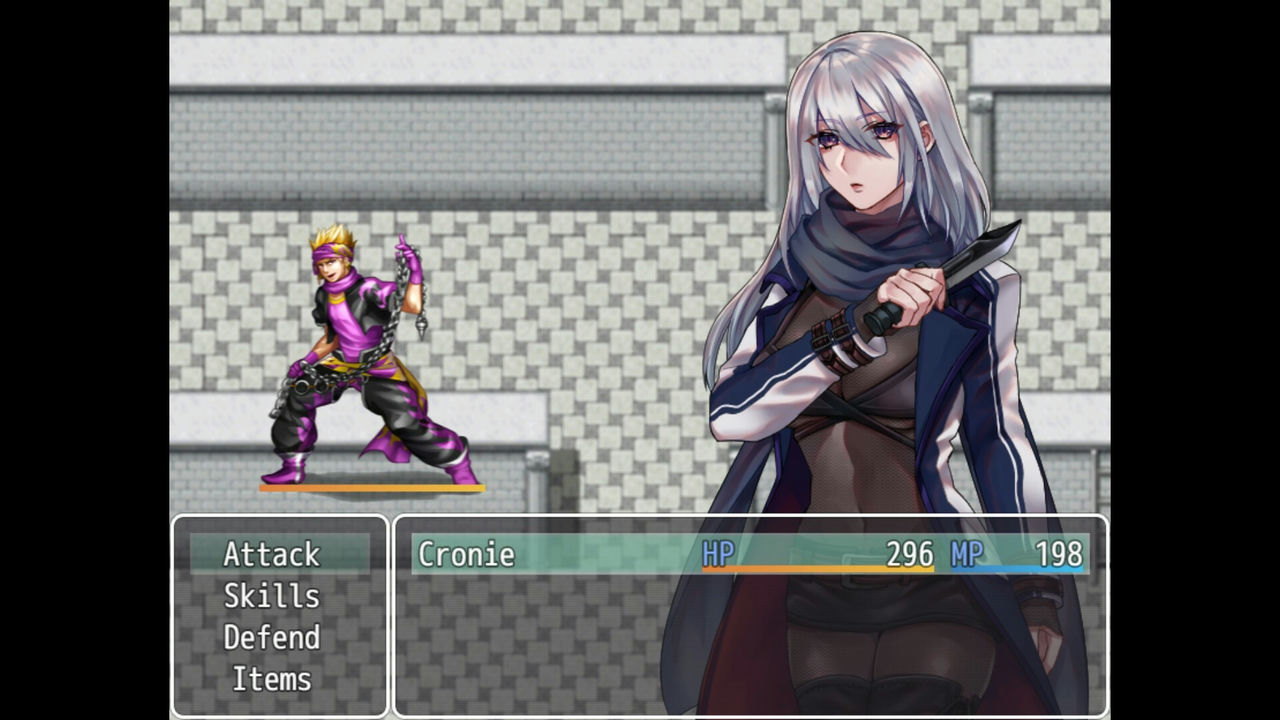Open the Skills menu
Viewport: 1280px width, 720px height.
click(272, 596)
